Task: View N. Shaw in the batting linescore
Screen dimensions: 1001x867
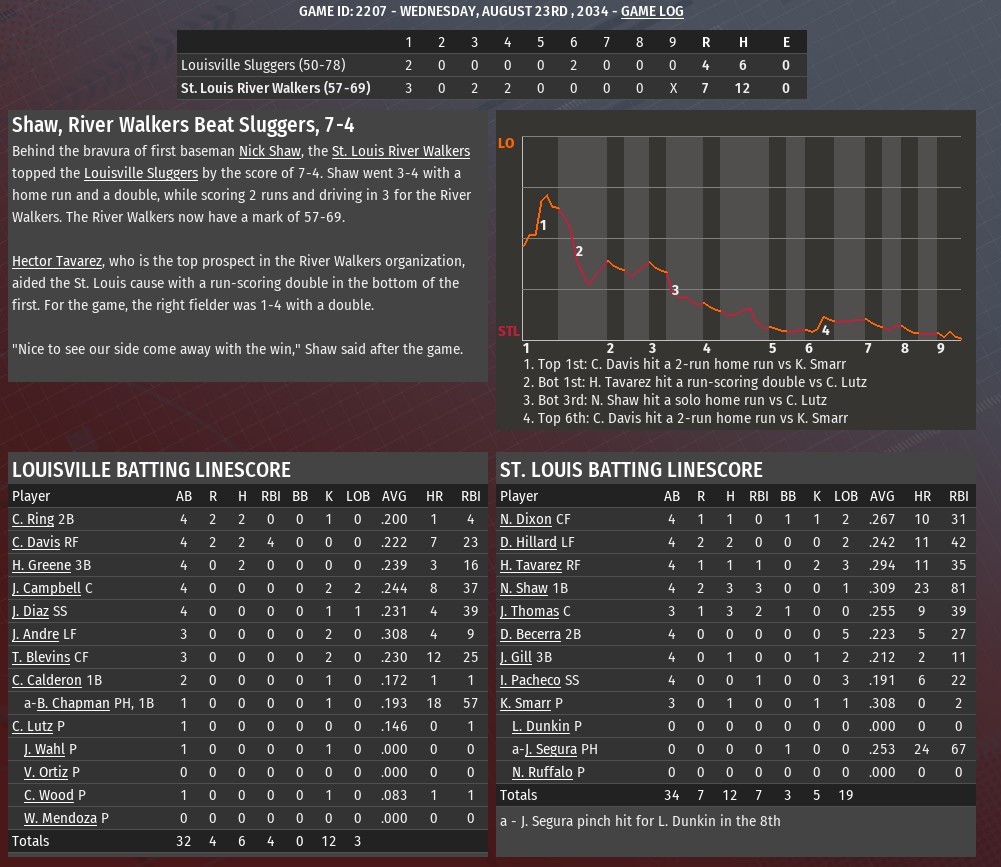Action: pyautogui.click(x=524, y=588)
